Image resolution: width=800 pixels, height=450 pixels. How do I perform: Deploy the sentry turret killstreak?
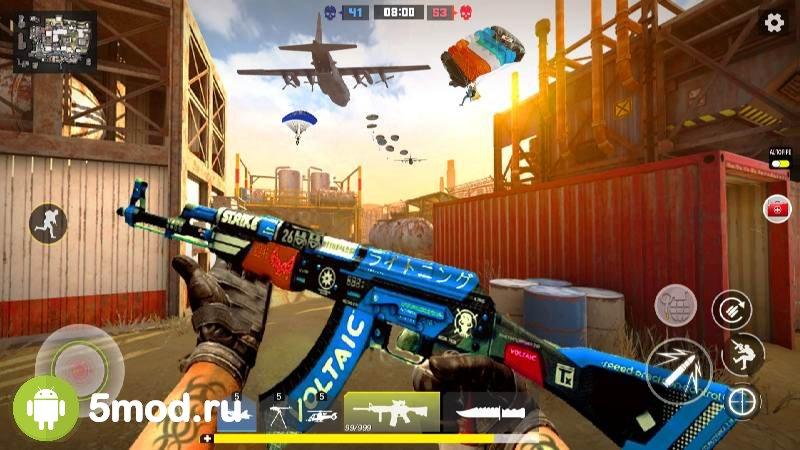pyautogui.click(x=278, y=412)
